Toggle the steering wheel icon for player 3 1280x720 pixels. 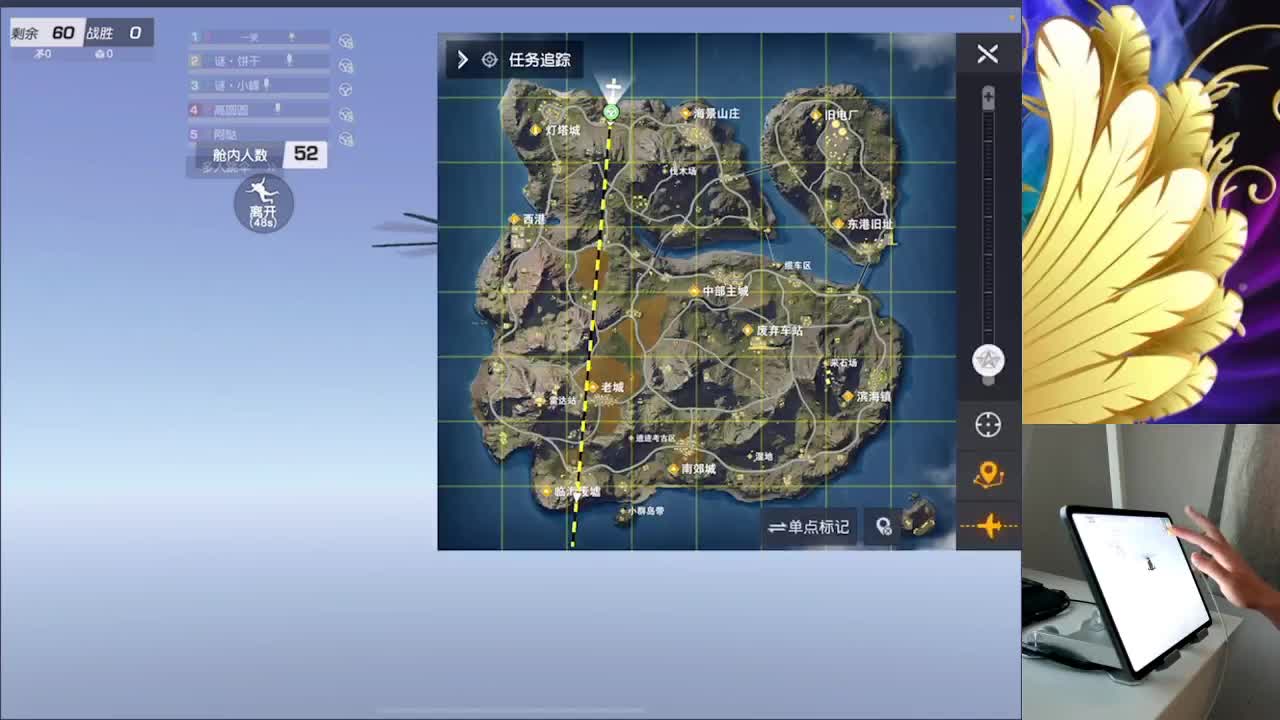point(347,88)
